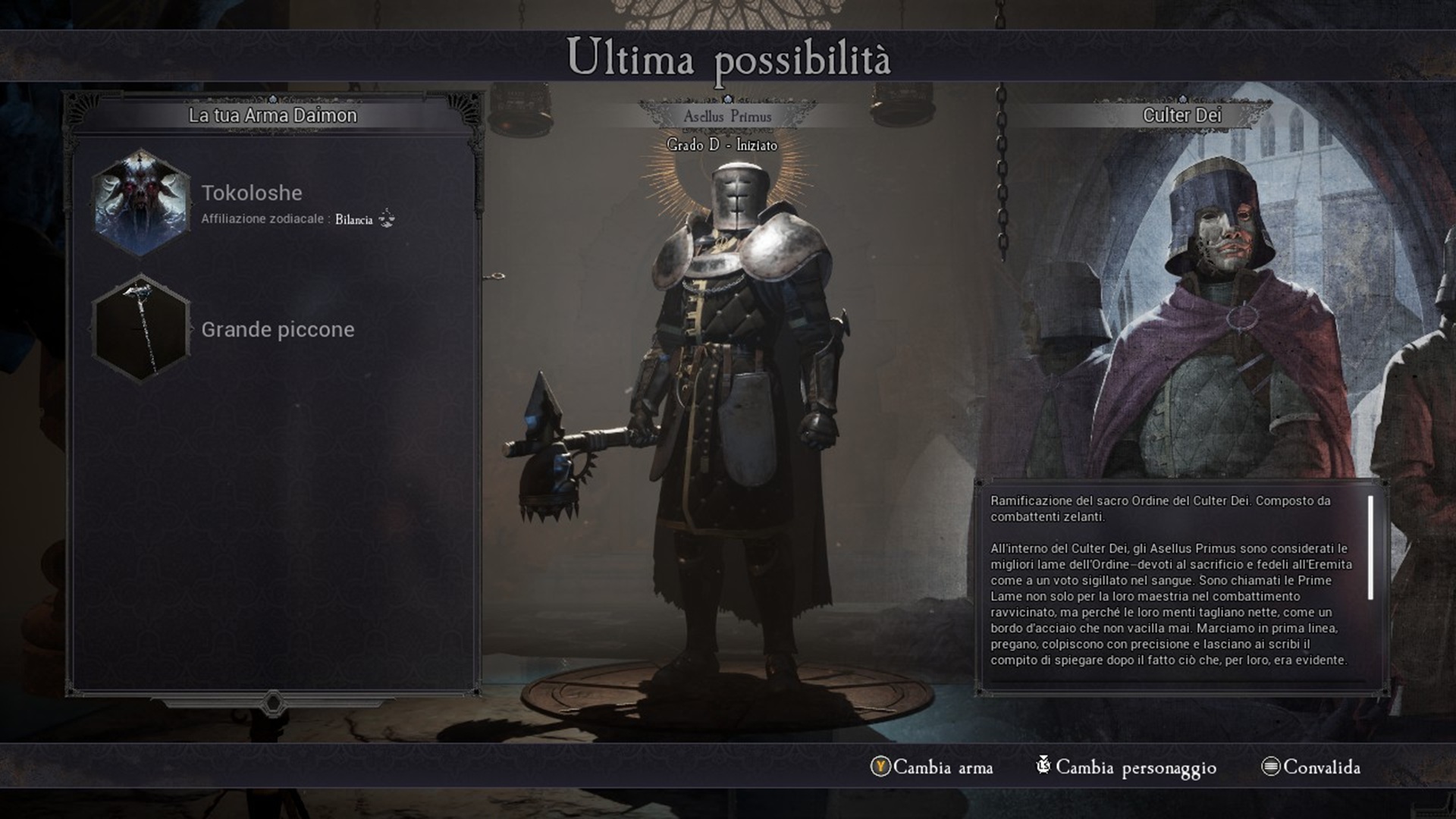
Task: Click the Cambia arma option
Action: coord(933,767)
